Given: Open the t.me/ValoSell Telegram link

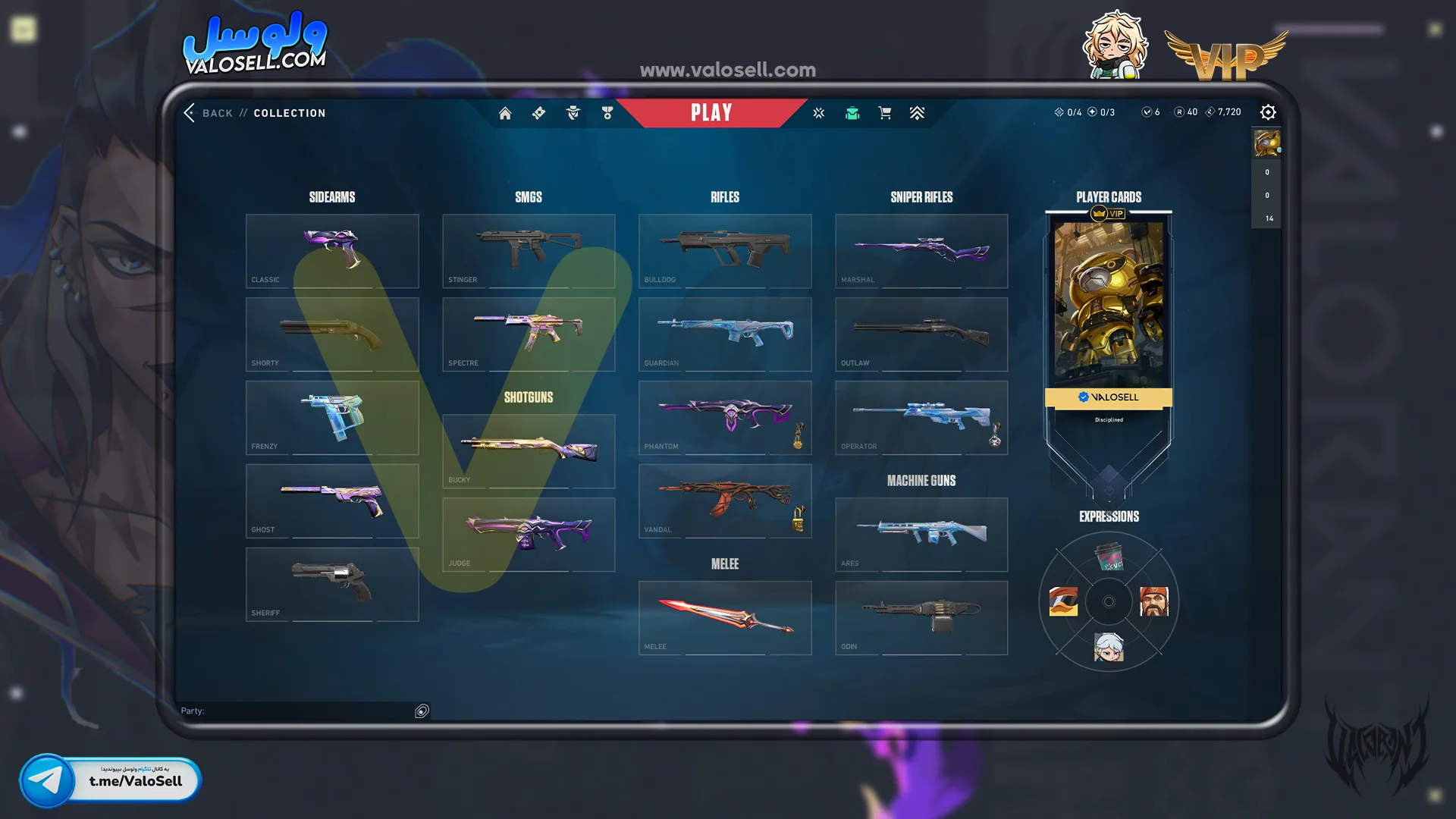Looking at the screenshot, I should pos(111,780).
